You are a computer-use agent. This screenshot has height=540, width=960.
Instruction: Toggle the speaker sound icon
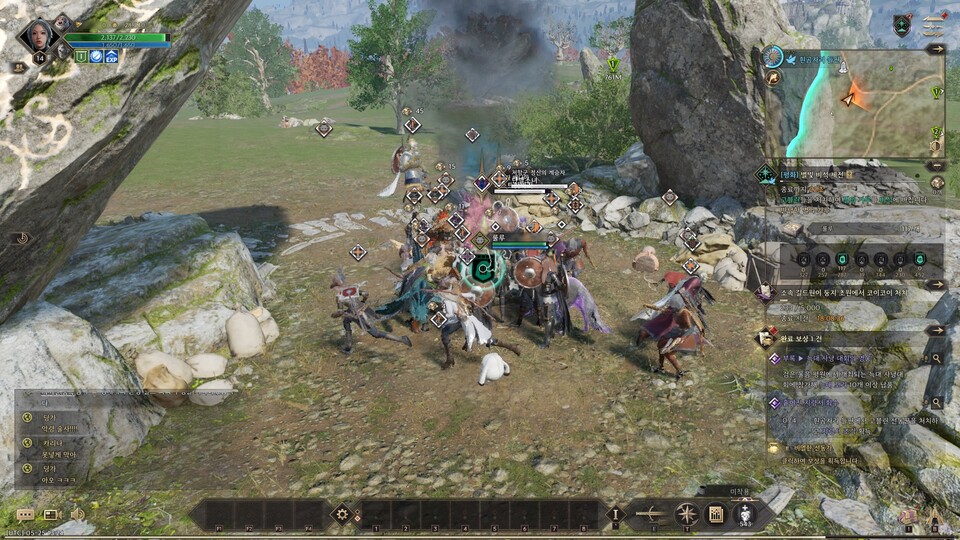pos(77,514)
